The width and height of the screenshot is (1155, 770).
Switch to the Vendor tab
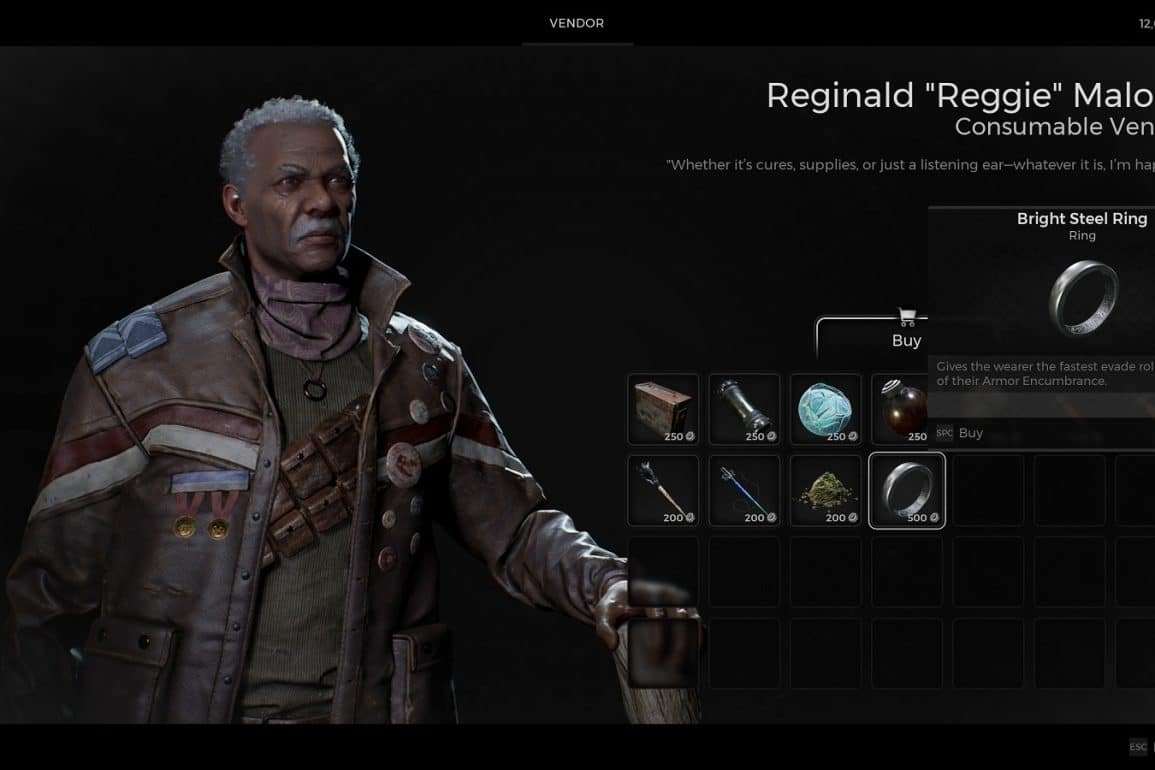pyautogui.click(x=577, y=23)
